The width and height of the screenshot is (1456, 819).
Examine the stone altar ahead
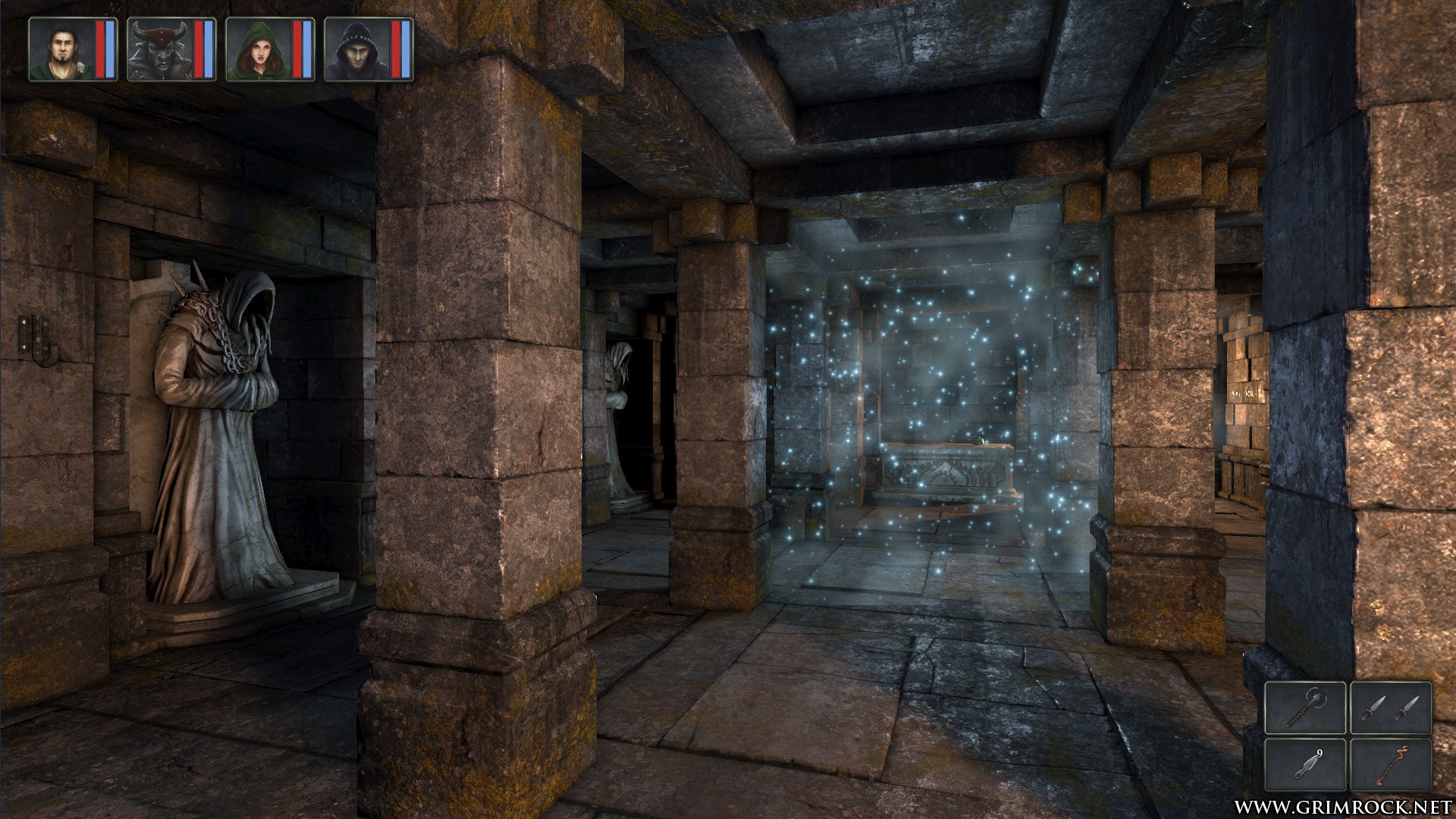[x=948, y=470]
